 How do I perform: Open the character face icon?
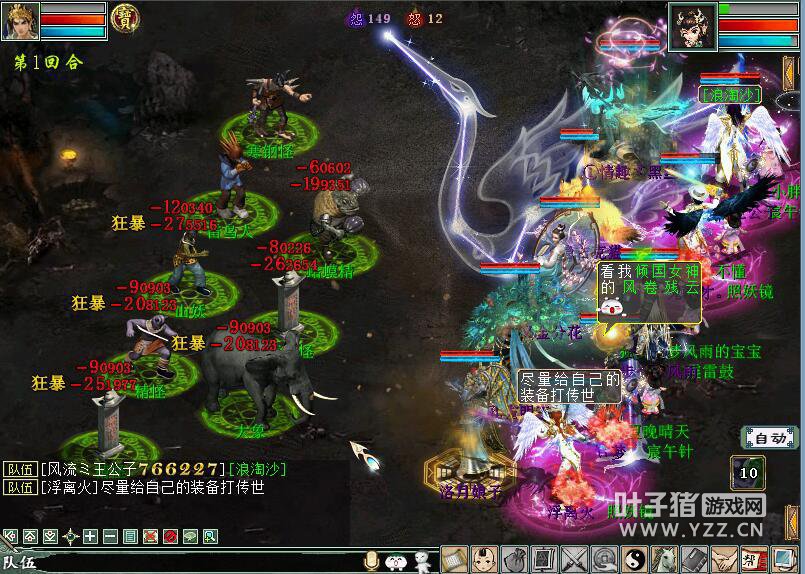pyautogui.click(x=484, y=560)
